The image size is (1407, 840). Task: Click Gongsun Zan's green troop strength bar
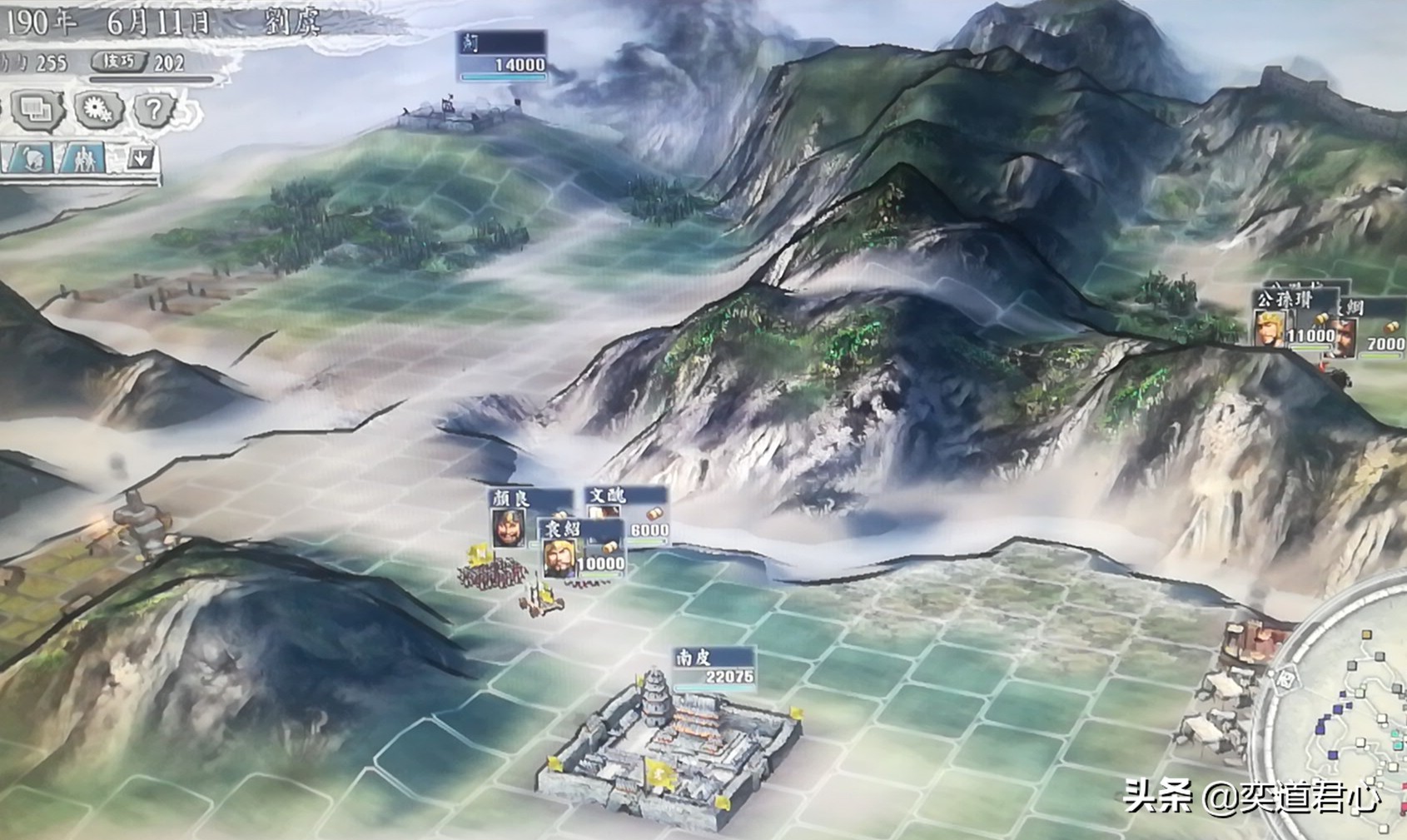(x=1310, y=346)
